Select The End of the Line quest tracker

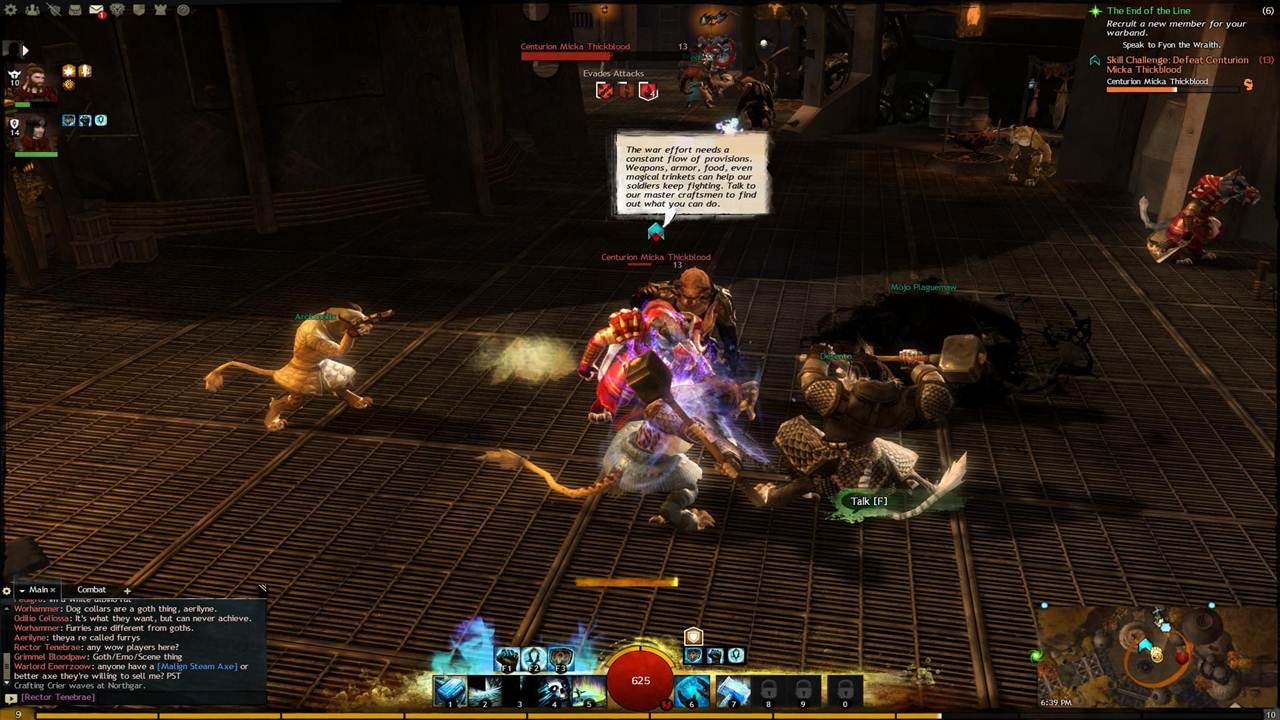tap(1148, 11)
